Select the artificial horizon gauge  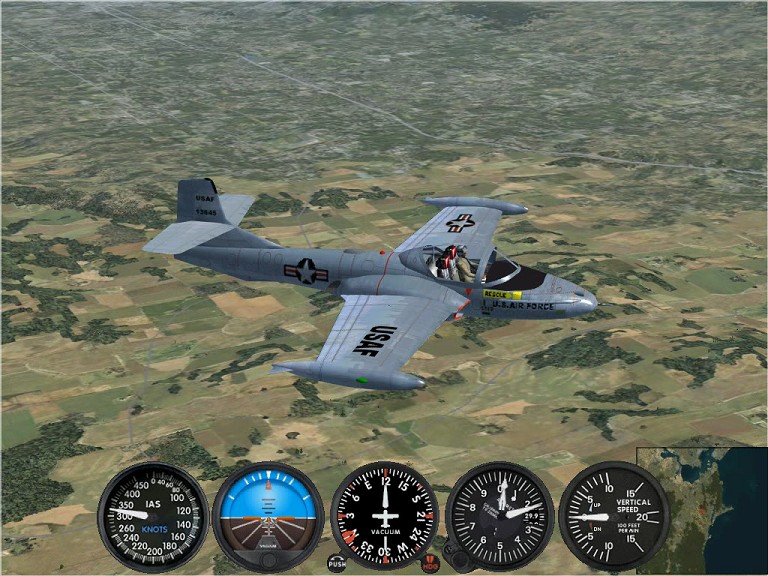[x=268, y=514]
